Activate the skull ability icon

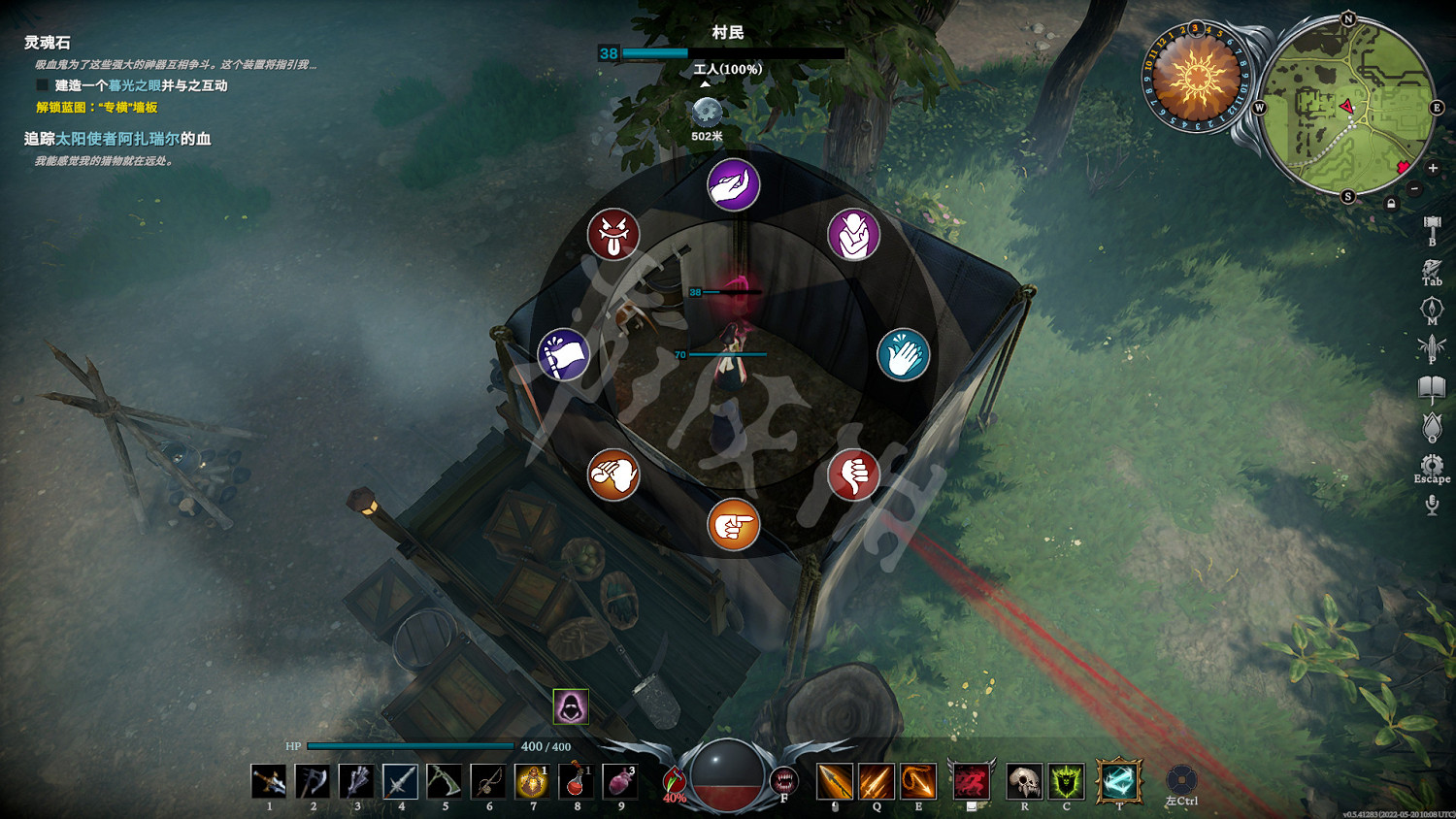click(1024, 781)
